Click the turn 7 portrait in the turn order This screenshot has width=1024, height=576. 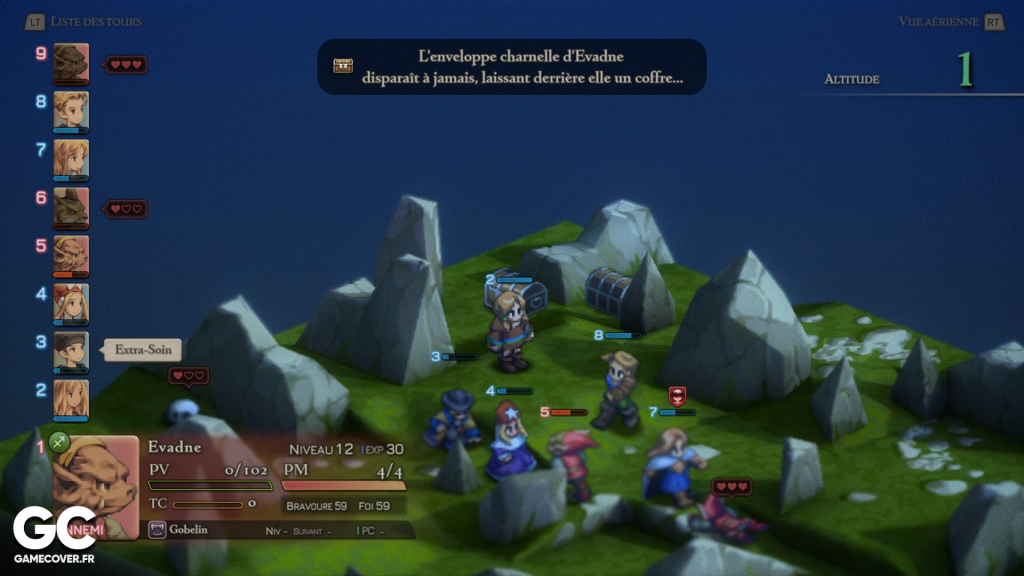pyautogui.click(x=71, y=157)
